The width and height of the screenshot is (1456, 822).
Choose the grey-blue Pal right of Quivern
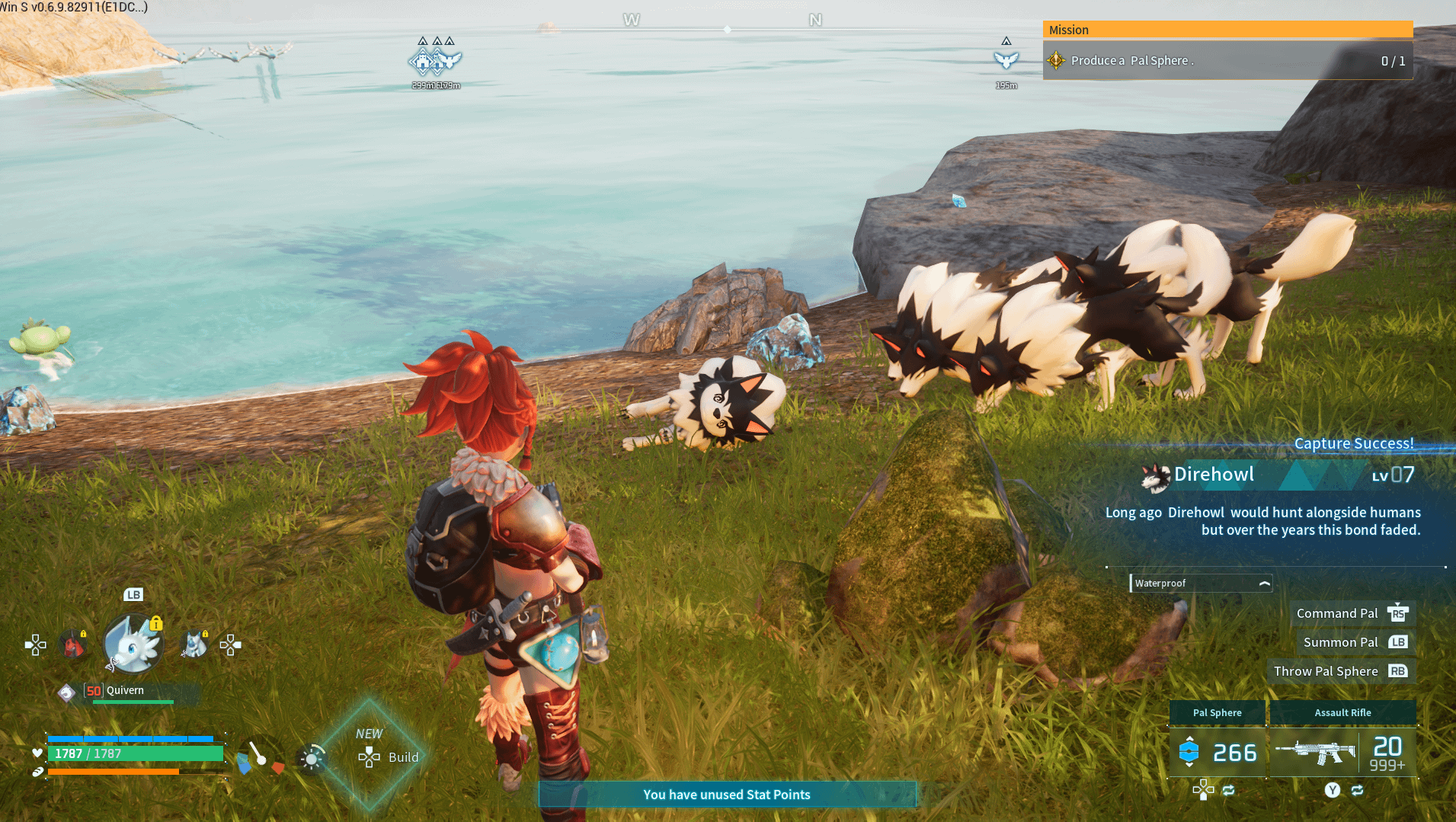[x=194, y=645]
